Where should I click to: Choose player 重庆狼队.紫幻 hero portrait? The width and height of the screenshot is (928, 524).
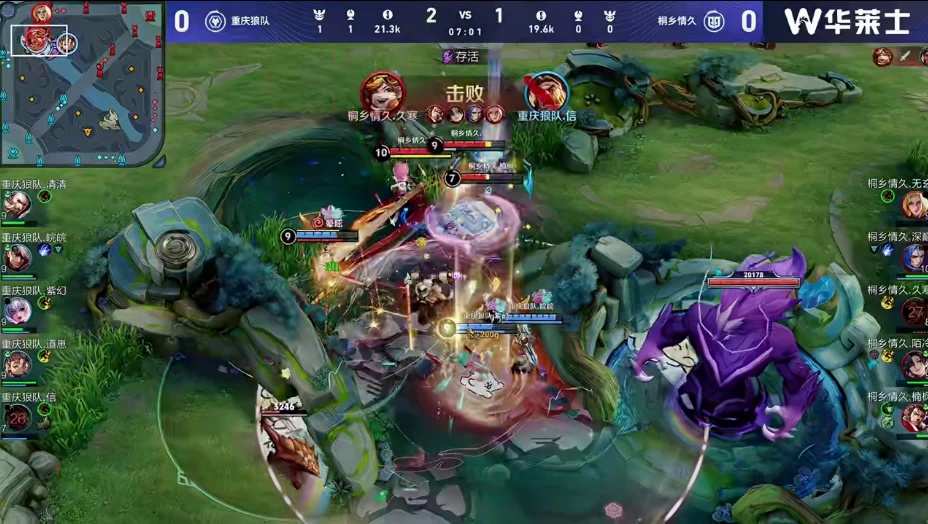15,311
